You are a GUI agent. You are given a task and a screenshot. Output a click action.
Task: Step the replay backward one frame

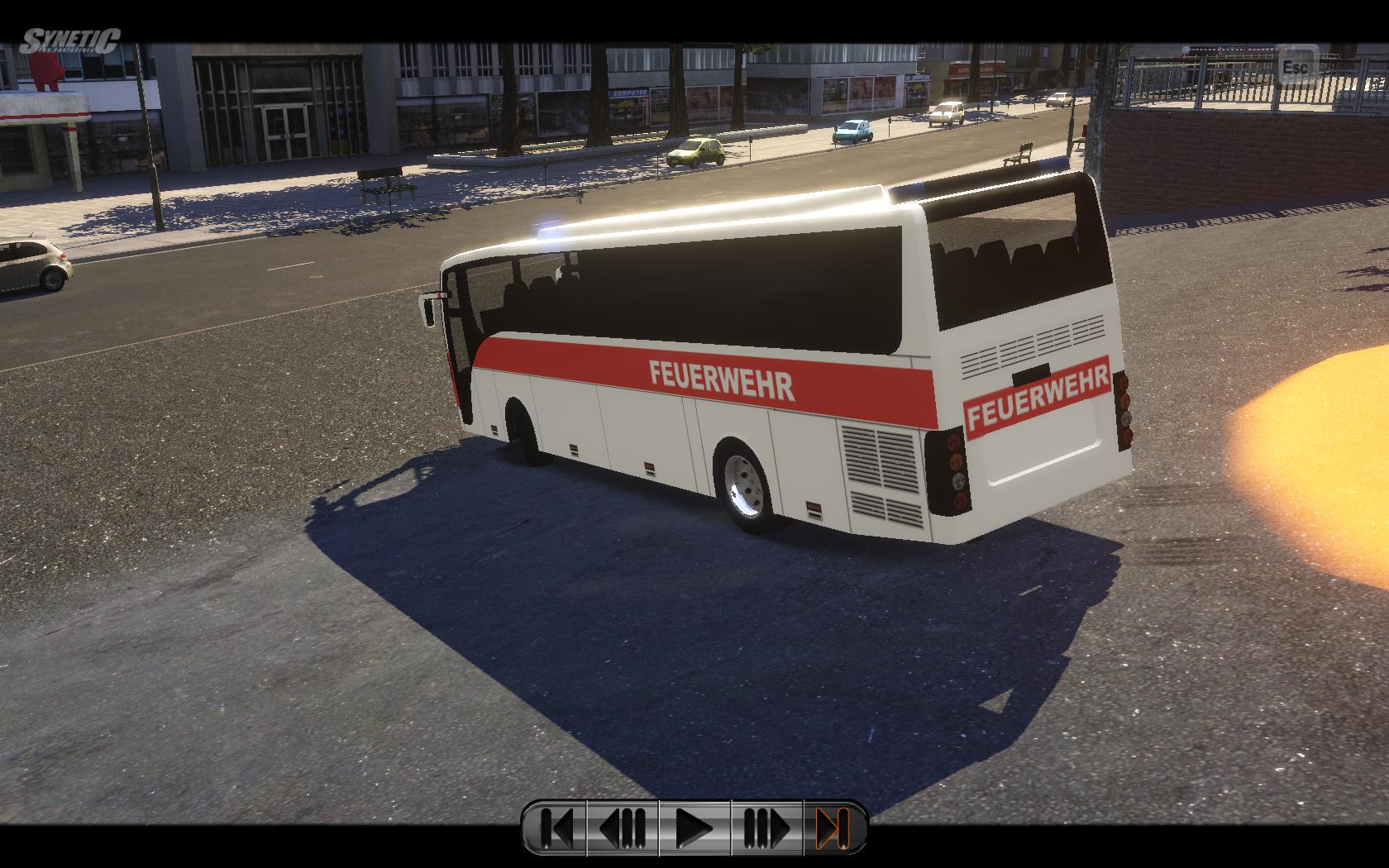pyautogui.click(x=623, y=827)
